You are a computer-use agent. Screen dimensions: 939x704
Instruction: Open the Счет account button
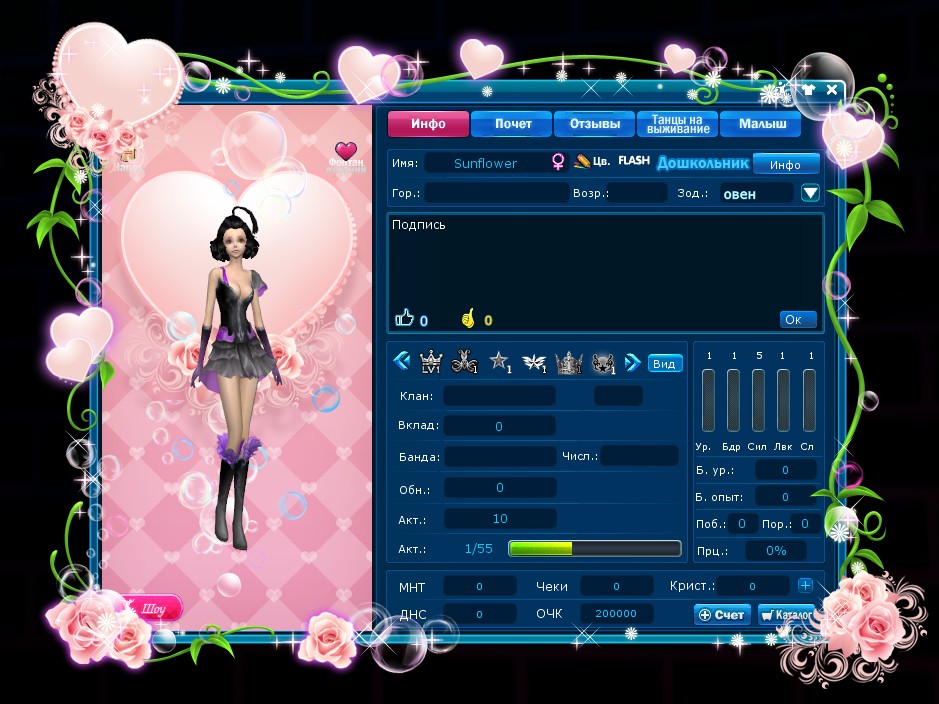(x=722, y=614)
